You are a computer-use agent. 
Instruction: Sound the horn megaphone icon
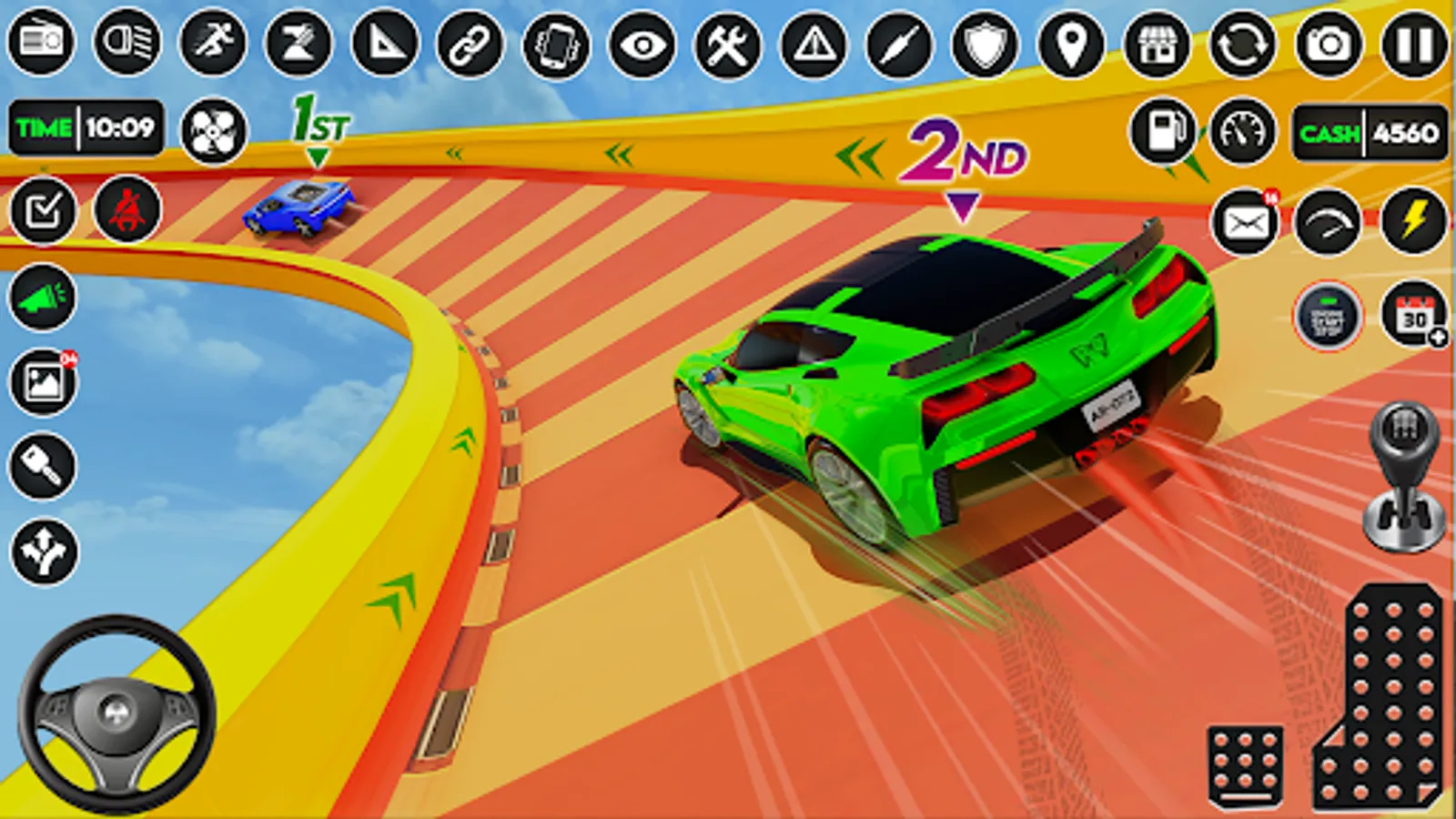click(43, 297)
